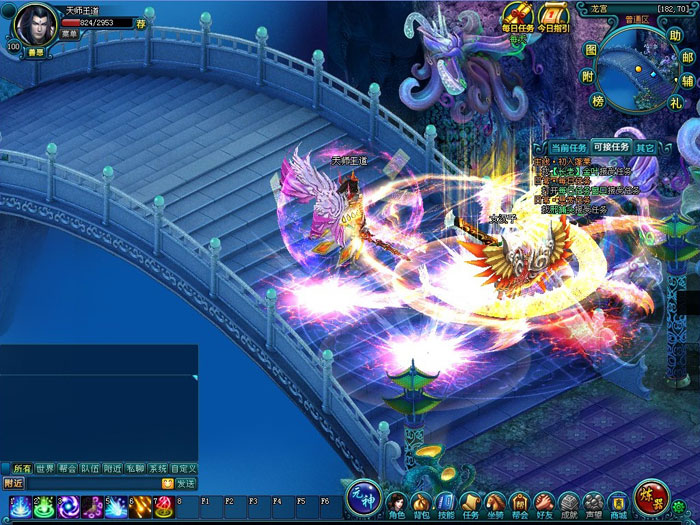Open the 好友 friends list
Viewport: 700px width, 525px height.
click(544, 504)
